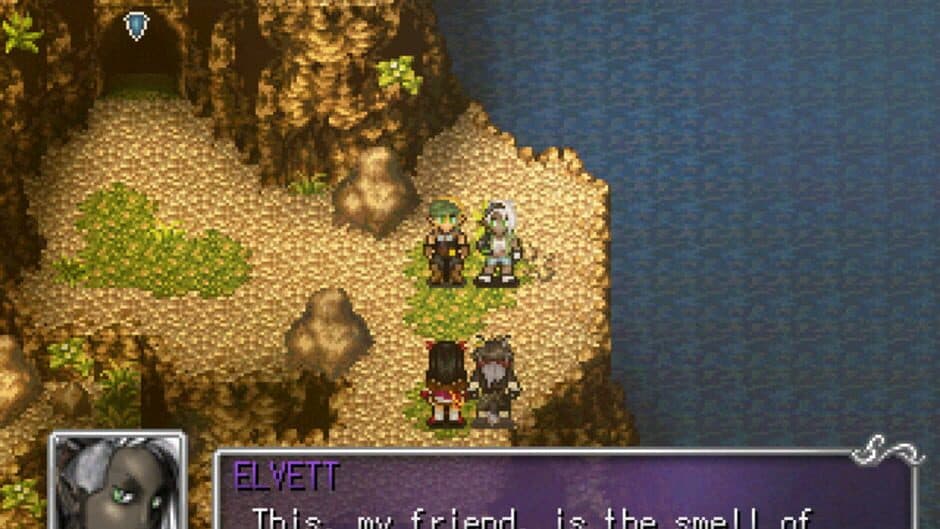The height and width of the screenshot is (529, 940).
Task: Click Elvett's speaker portrait
Action: pos(118,482)
